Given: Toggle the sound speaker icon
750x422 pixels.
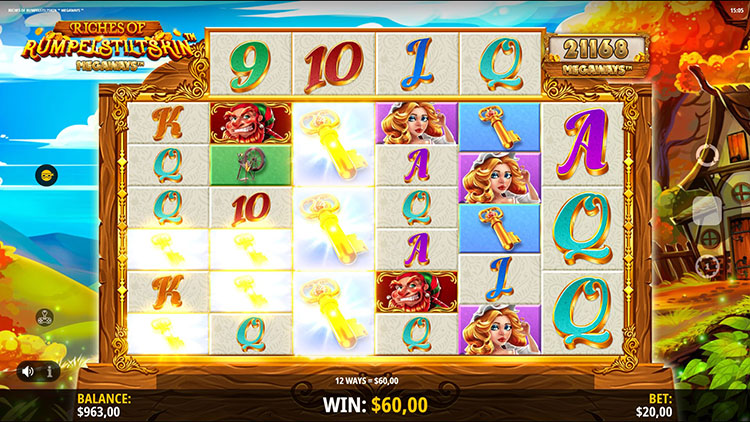Looking at the screenshot, I should point(27,372).
